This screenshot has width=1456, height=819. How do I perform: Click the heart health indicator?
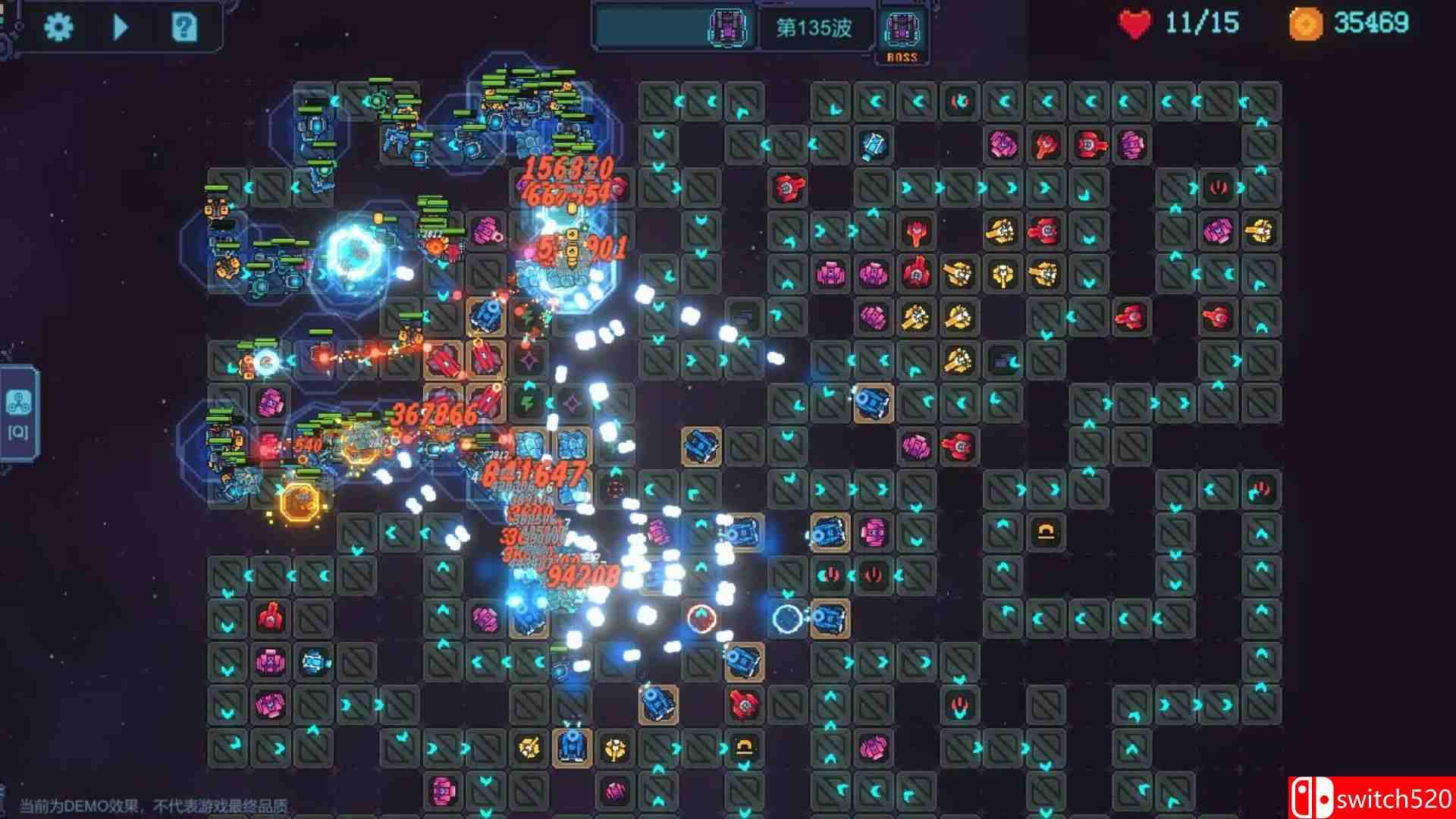1135,24
